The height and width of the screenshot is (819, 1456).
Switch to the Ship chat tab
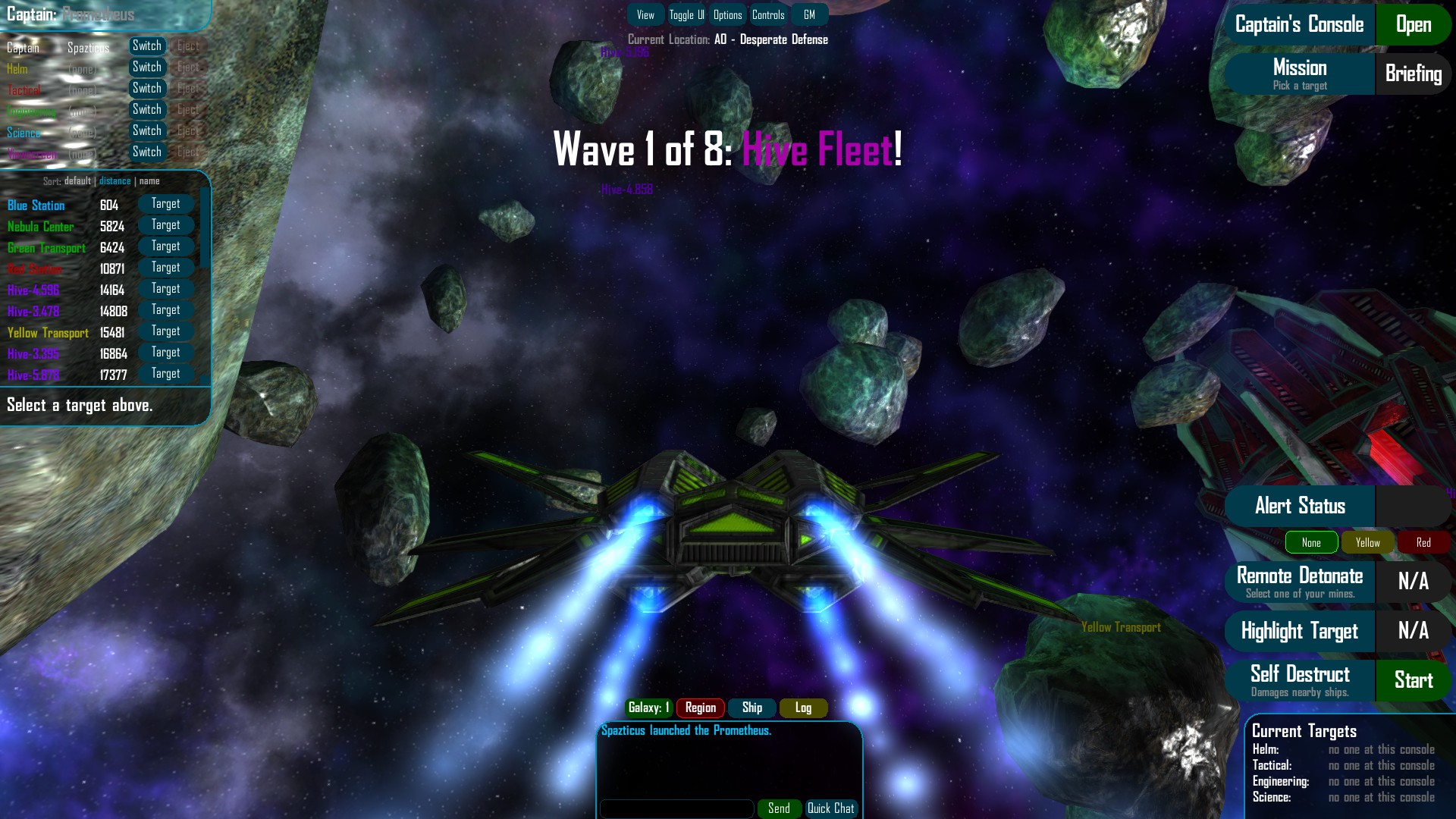tap(752, 708)
